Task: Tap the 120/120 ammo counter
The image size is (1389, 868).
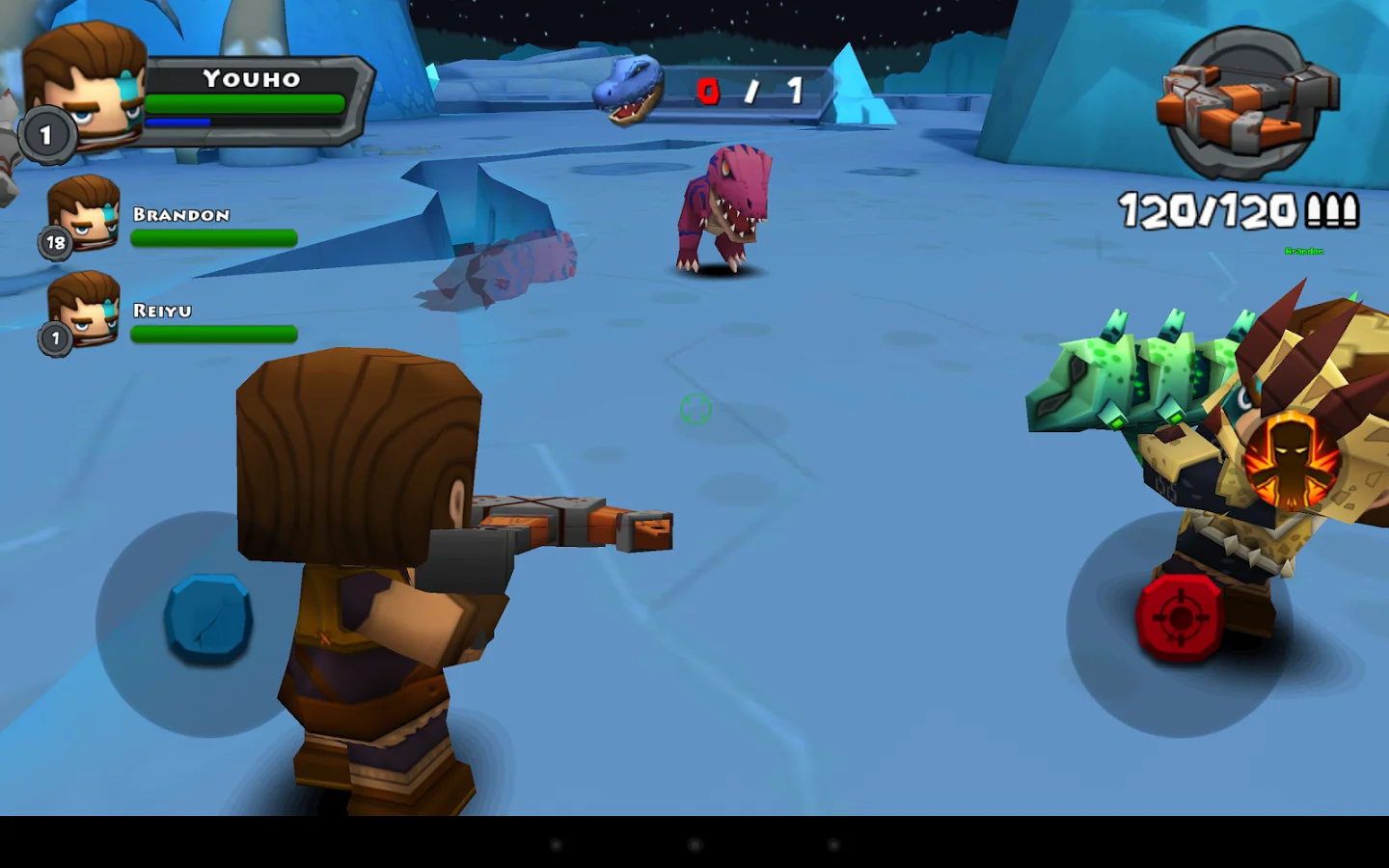Action: coord(1208,210)
